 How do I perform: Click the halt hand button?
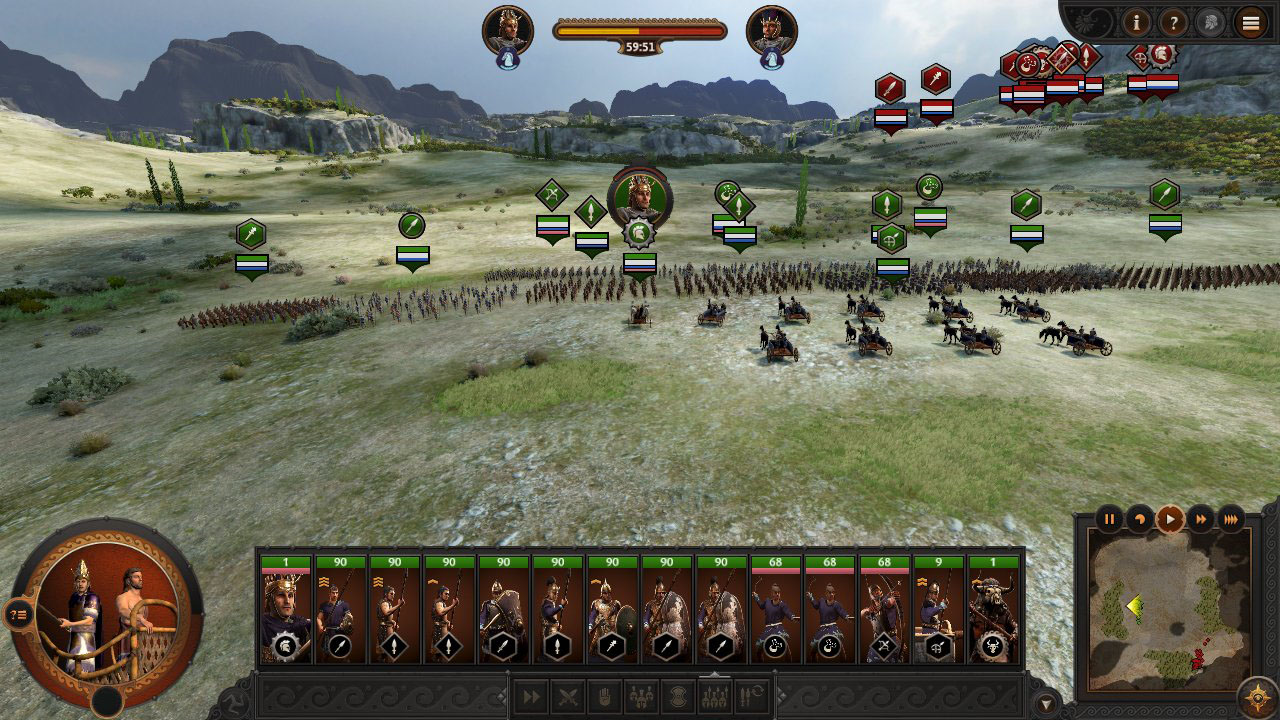603,697
